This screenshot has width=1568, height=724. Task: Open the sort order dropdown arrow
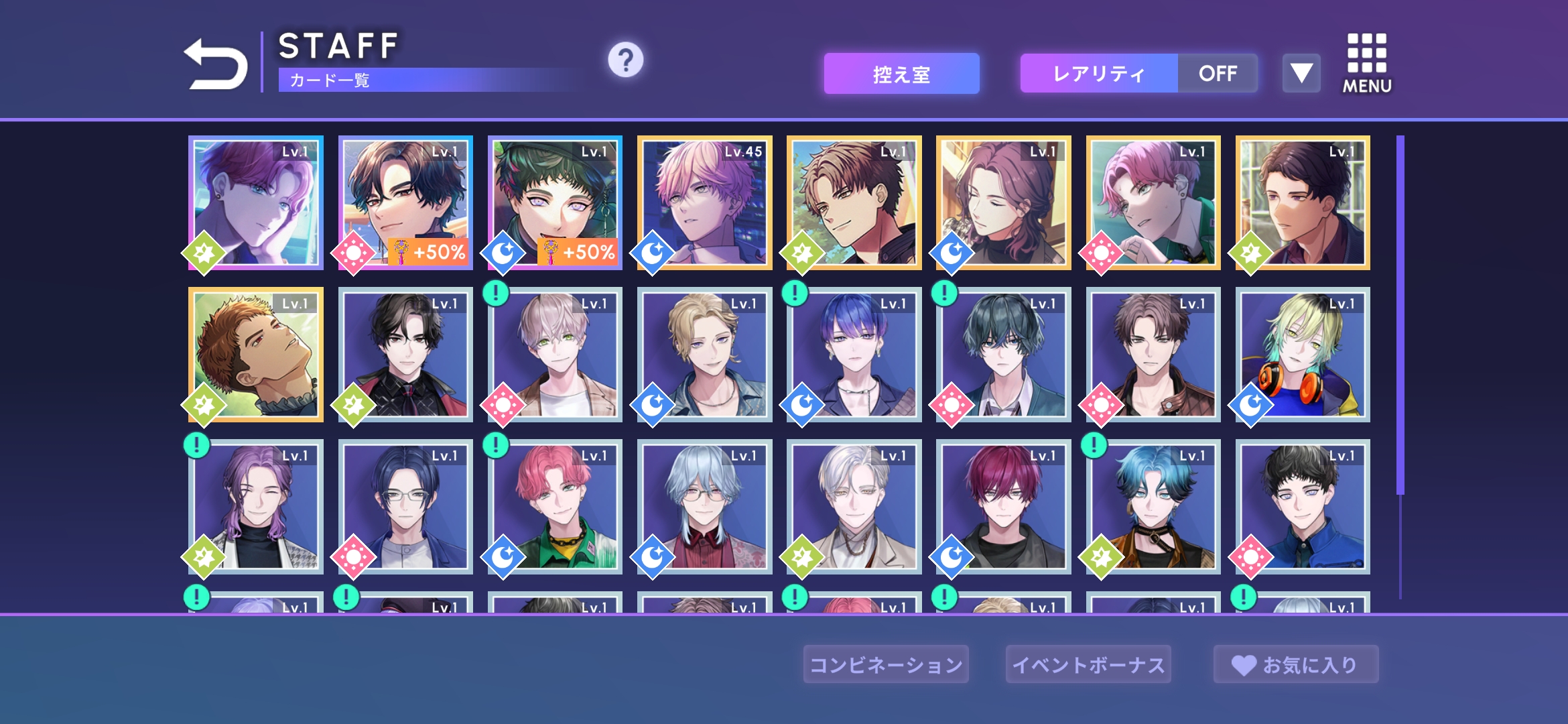click(1301, 73)
